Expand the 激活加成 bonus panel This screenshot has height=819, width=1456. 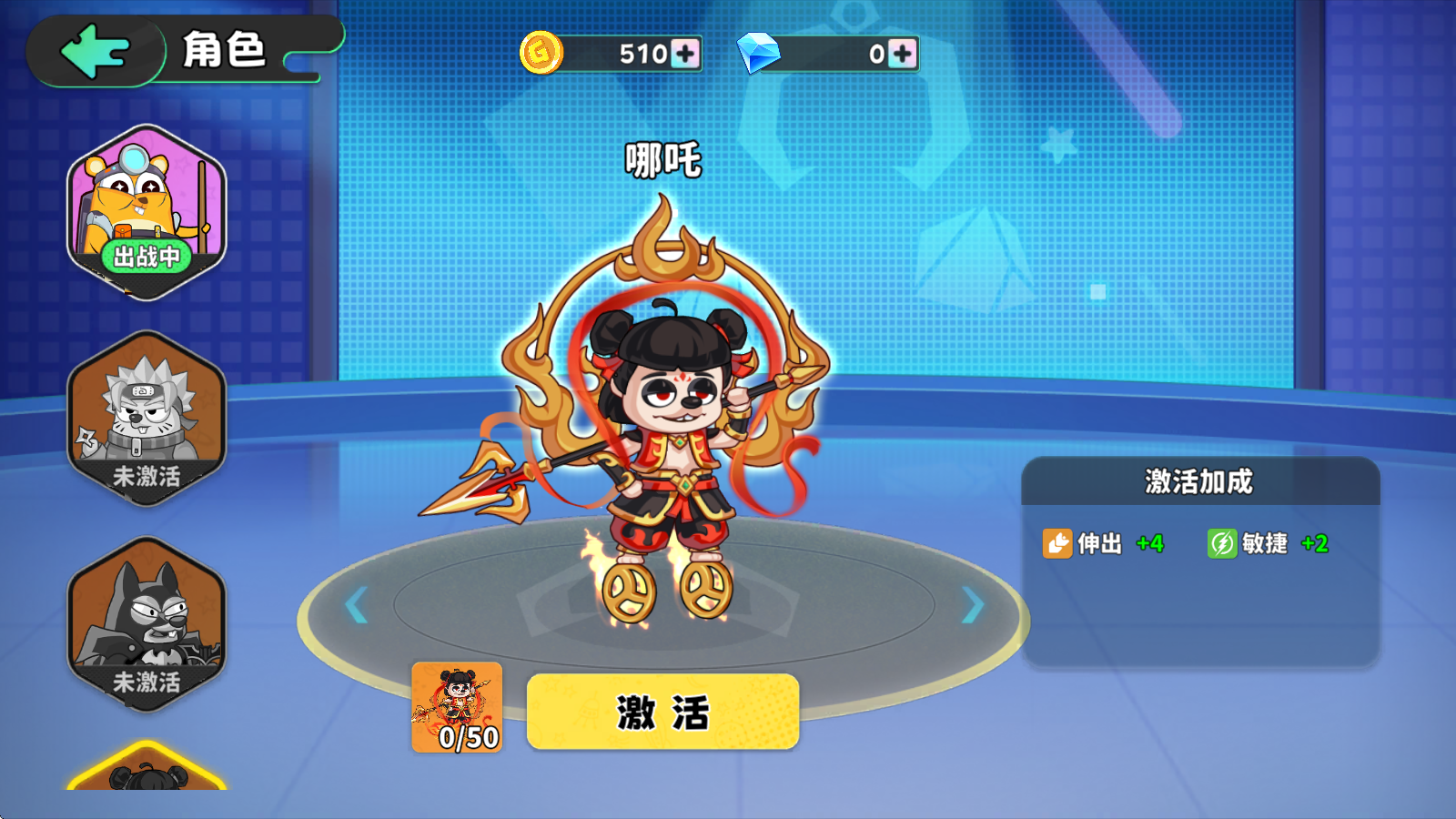(1197, 482)
